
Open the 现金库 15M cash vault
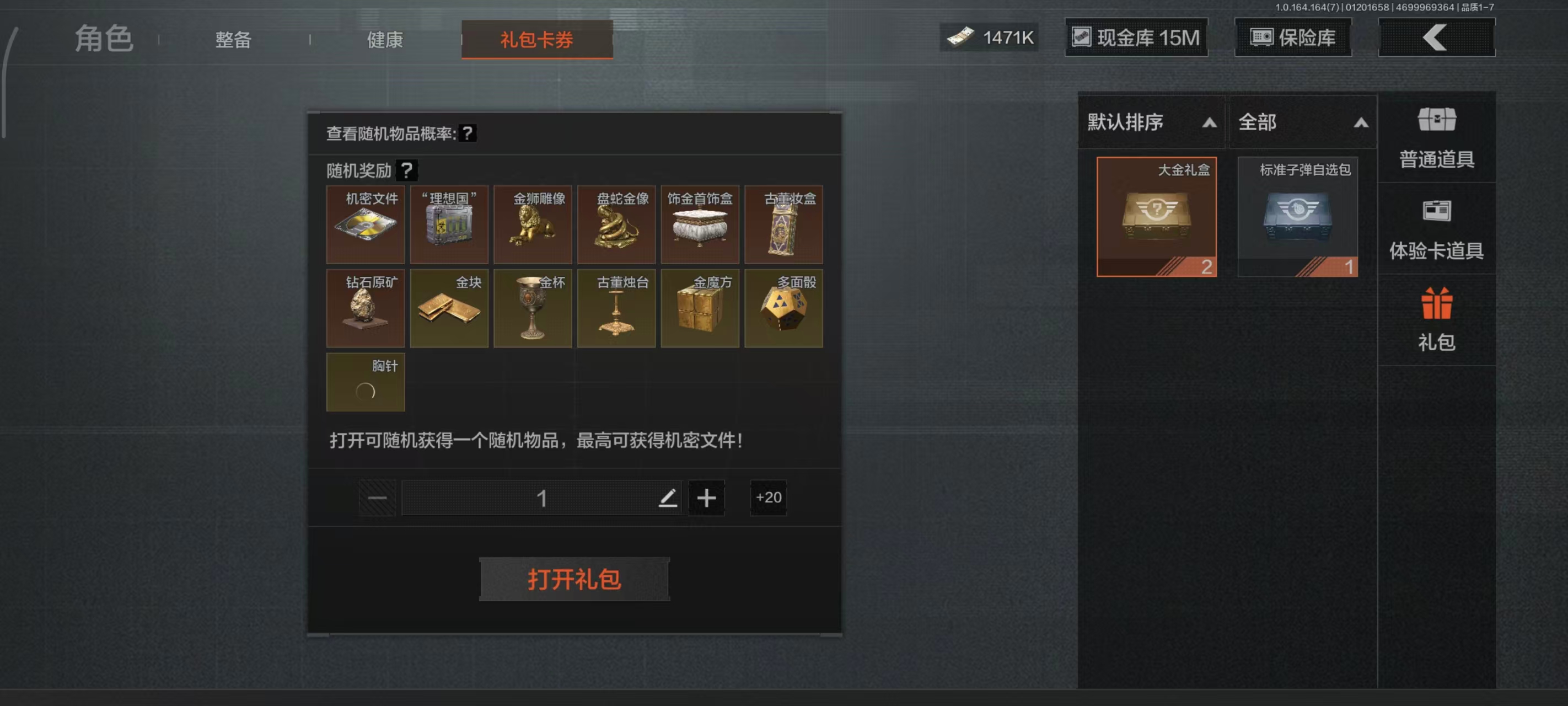pyautogui.click(x=1136, y=37)
